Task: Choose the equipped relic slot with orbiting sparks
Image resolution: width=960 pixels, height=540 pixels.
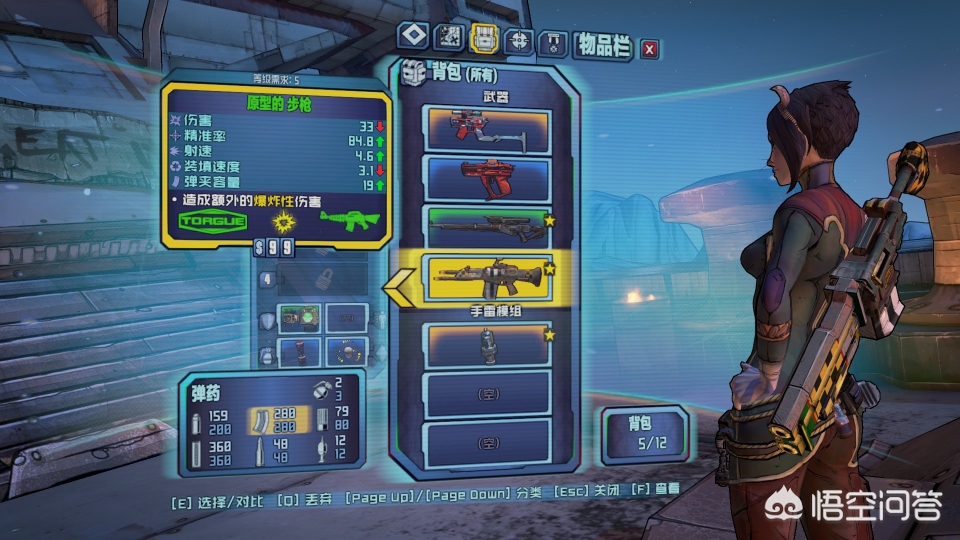Action: pyautogui.click(x=346, y=352)
